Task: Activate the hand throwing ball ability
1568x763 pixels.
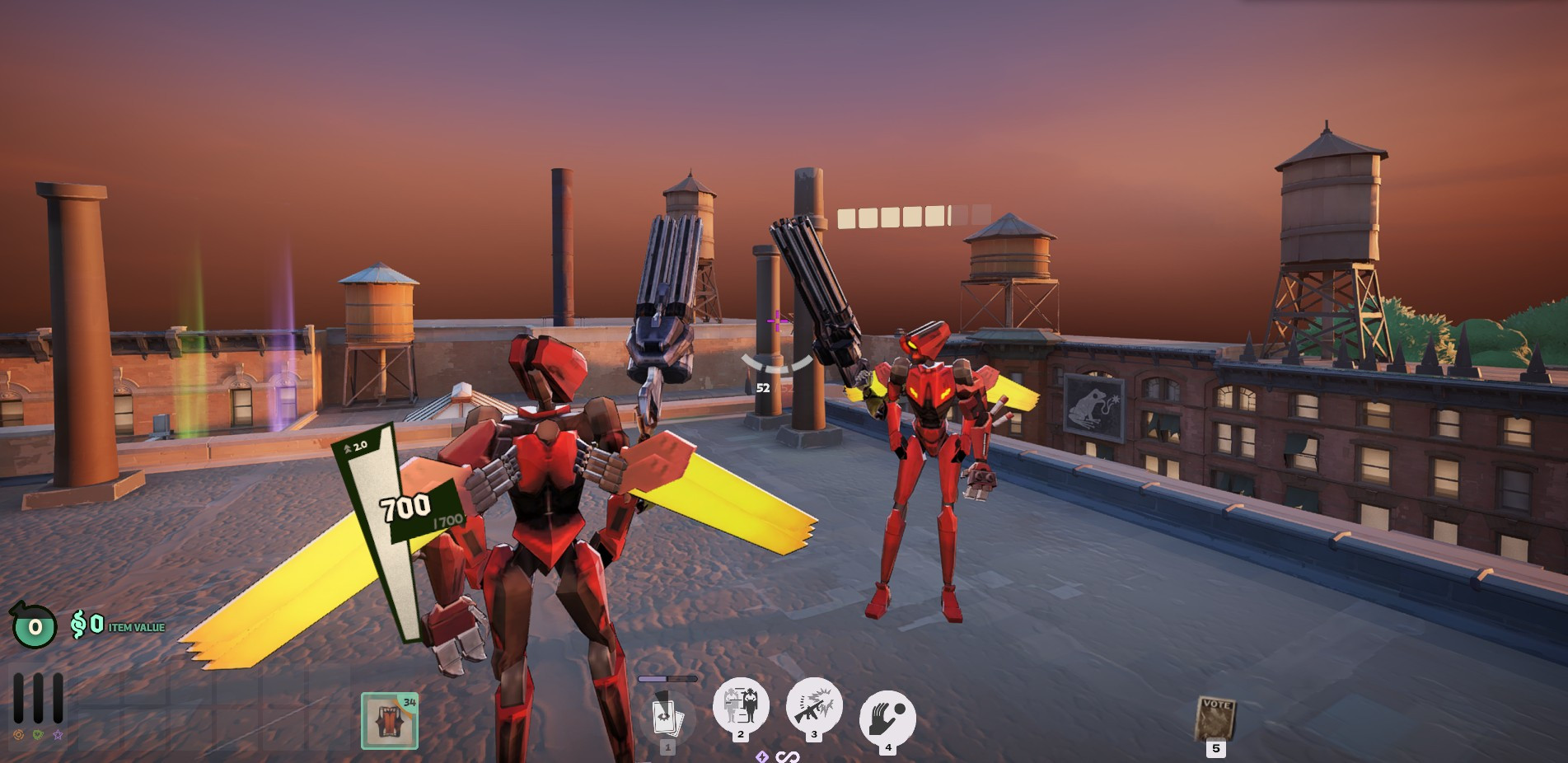Action: pyautogui.click(x=887, y=716)
